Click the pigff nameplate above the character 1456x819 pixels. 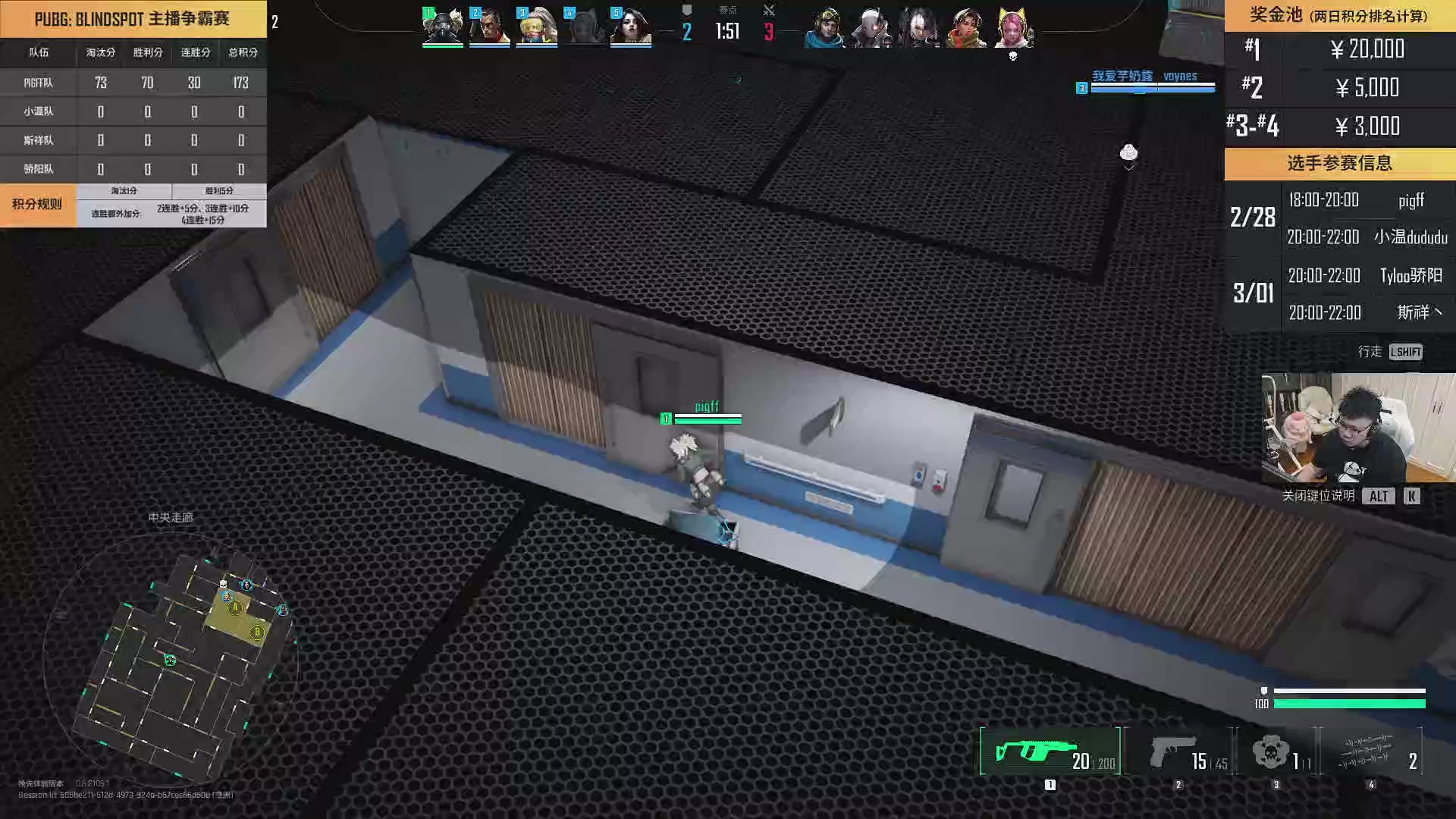pyautogui.click(x=706, y=407)
